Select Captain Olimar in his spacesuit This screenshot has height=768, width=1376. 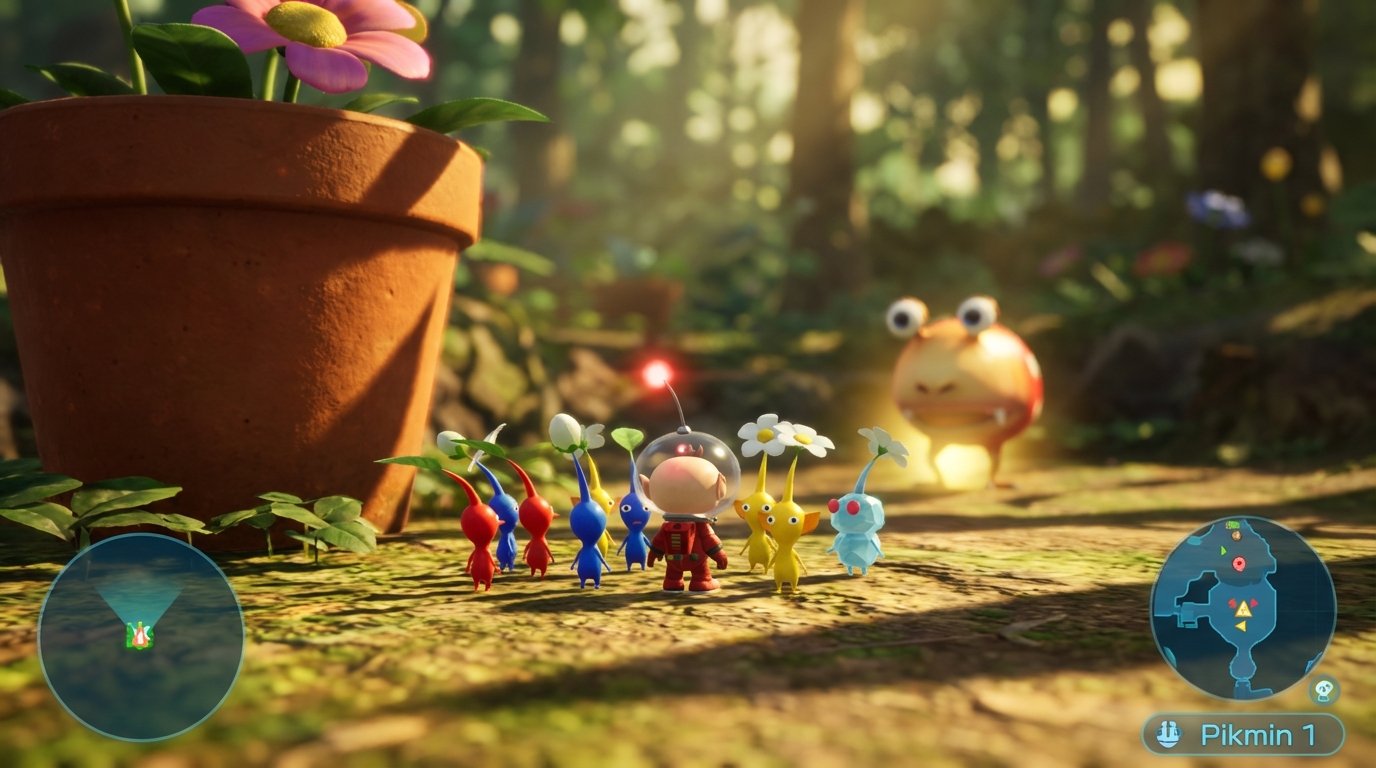click(x=690, y=520)
